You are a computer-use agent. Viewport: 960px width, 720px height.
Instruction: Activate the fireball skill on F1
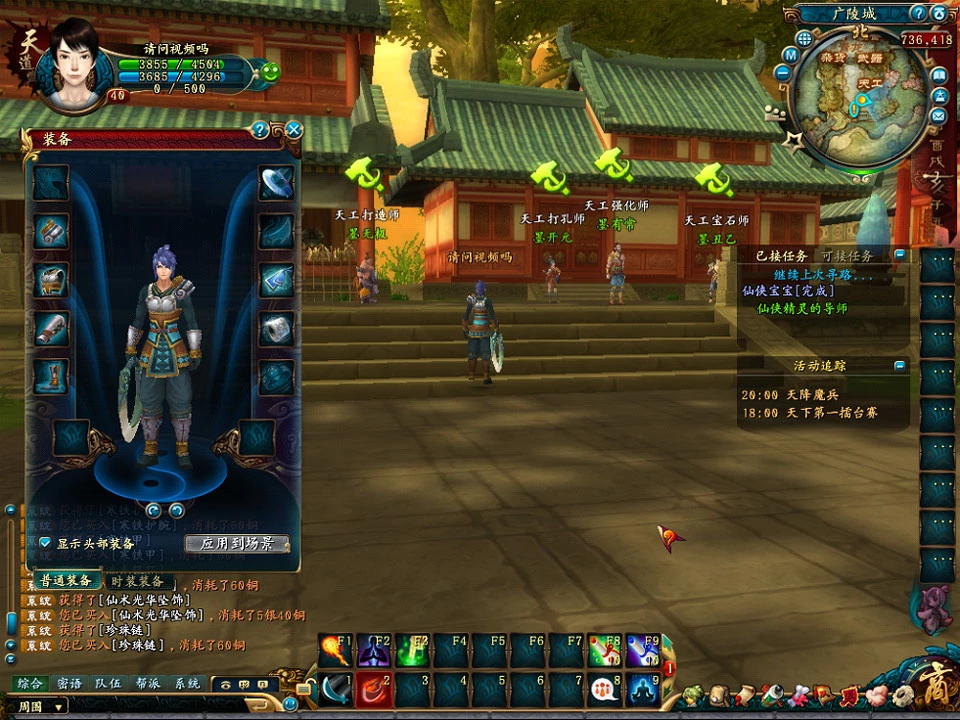336,650
